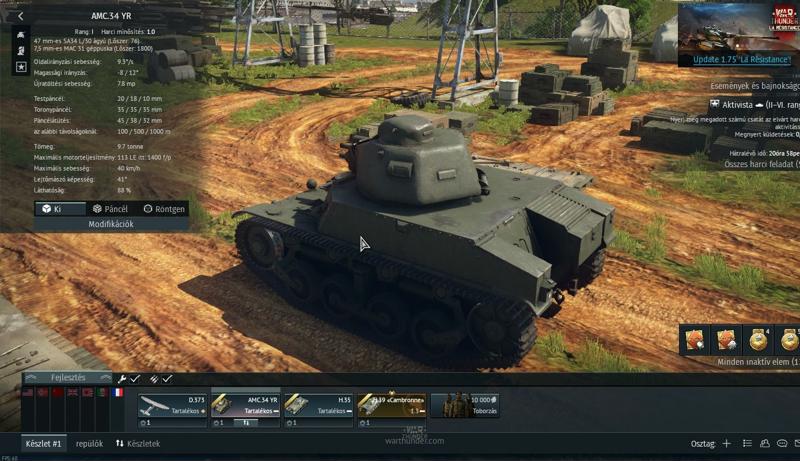Screen dimensions: 800x461
Task: Switch to Röntgen x-ray view
Action: [163, 209]
